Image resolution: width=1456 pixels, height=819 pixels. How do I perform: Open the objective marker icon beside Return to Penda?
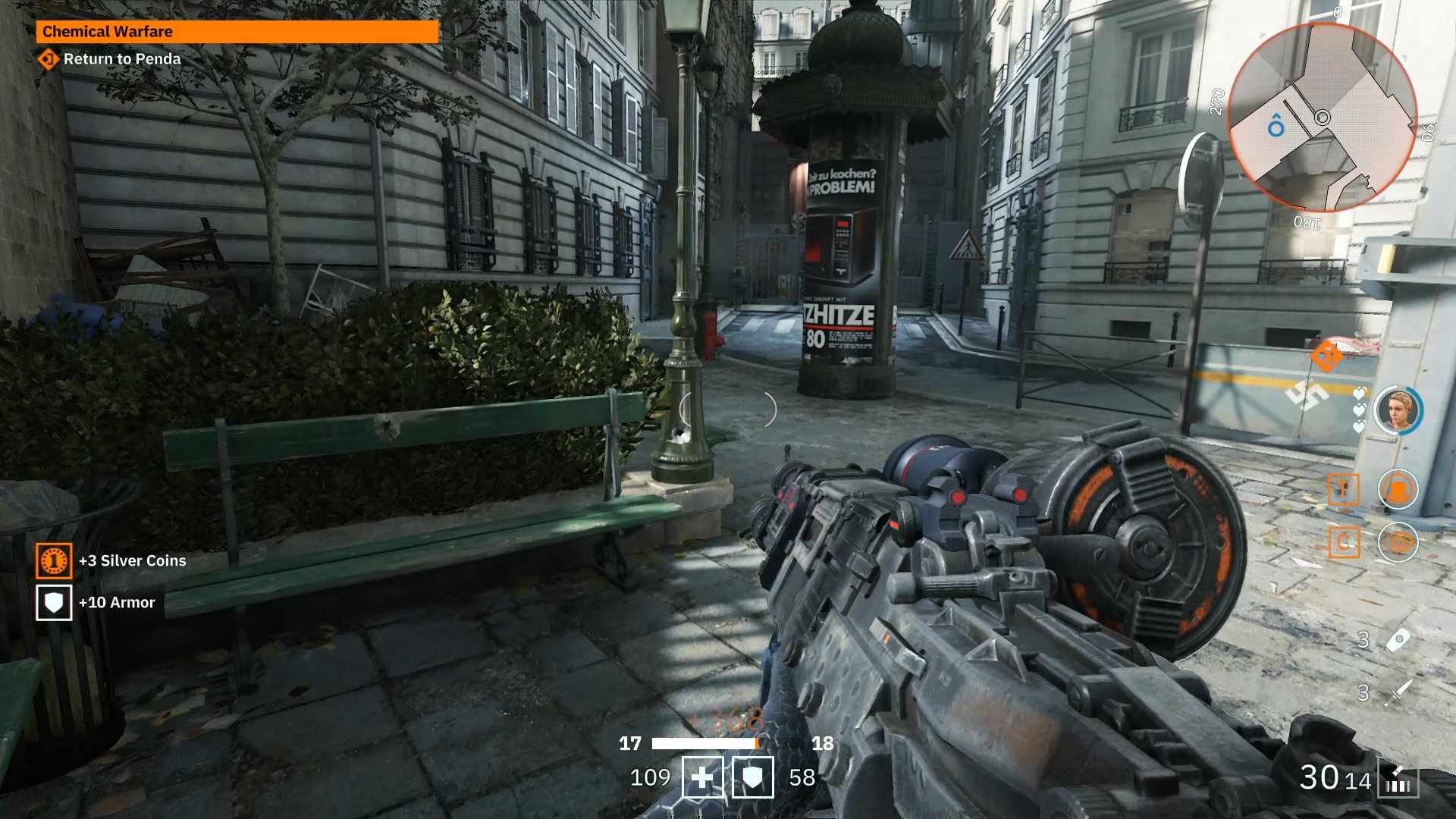[47, 58]
